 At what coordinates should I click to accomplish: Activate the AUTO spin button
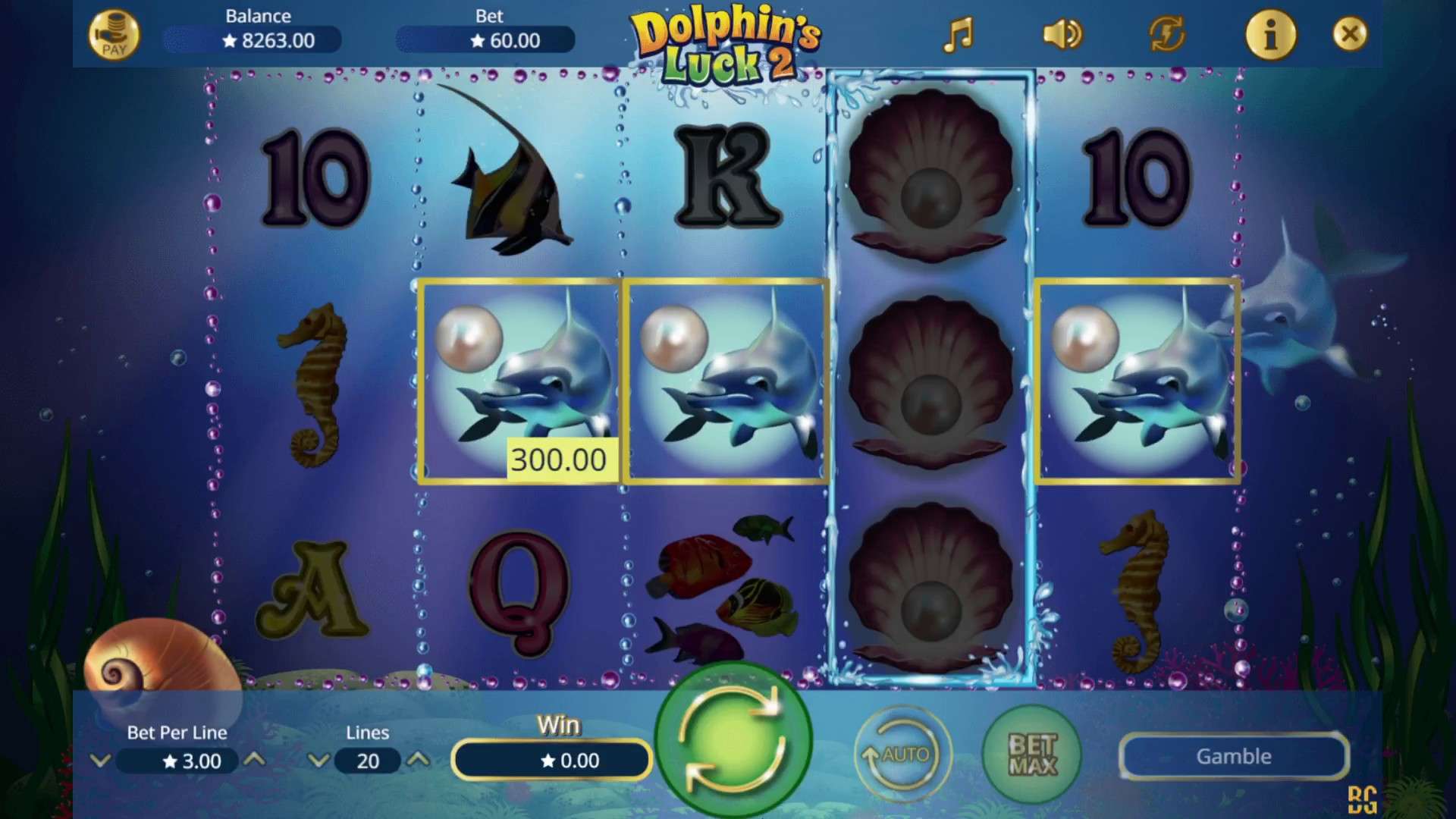click(x=902, y=755)
